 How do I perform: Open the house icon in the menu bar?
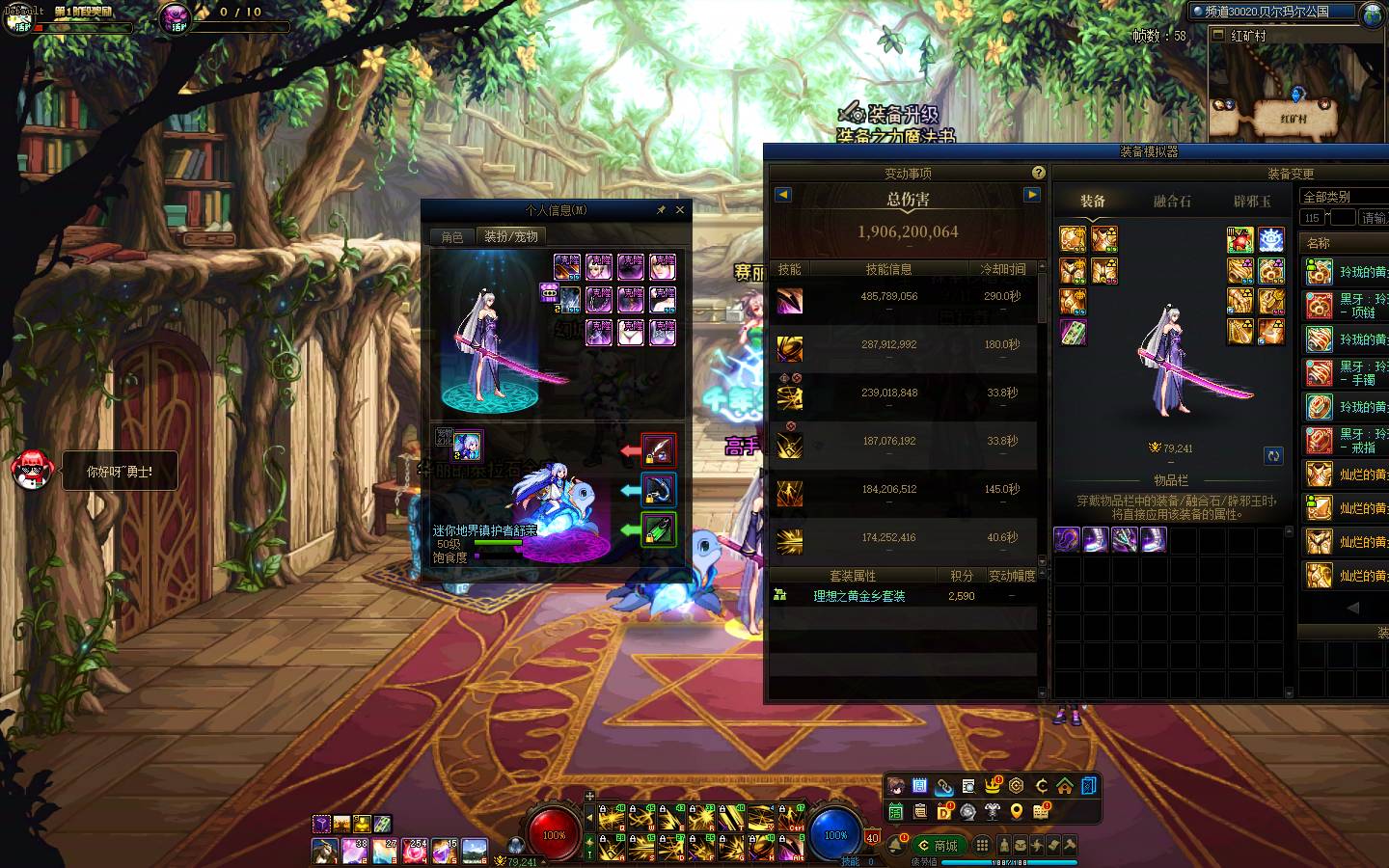click(x=1065, y=786)
